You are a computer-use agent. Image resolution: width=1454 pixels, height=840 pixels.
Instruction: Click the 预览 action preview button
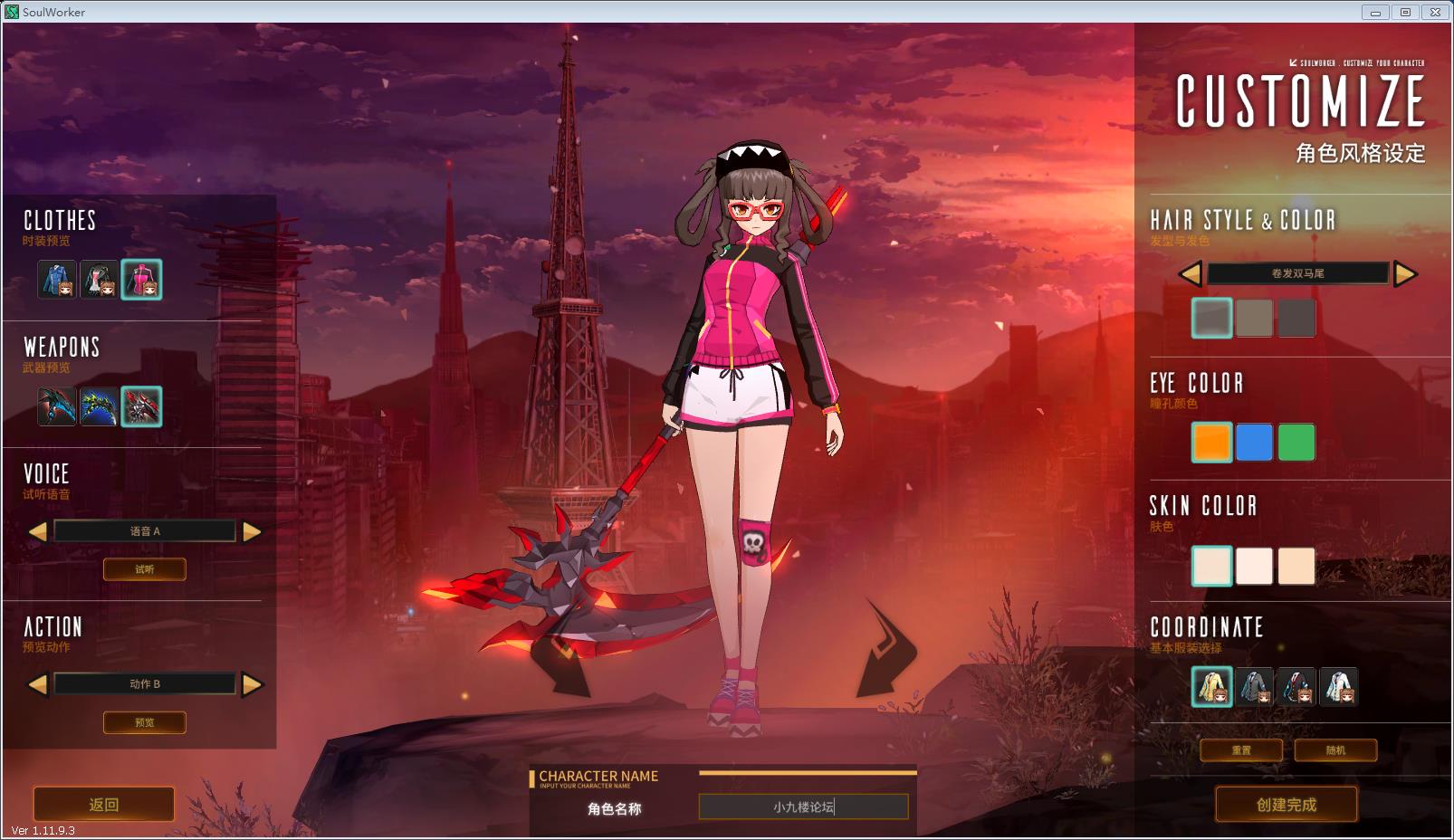tap(145, 722)
